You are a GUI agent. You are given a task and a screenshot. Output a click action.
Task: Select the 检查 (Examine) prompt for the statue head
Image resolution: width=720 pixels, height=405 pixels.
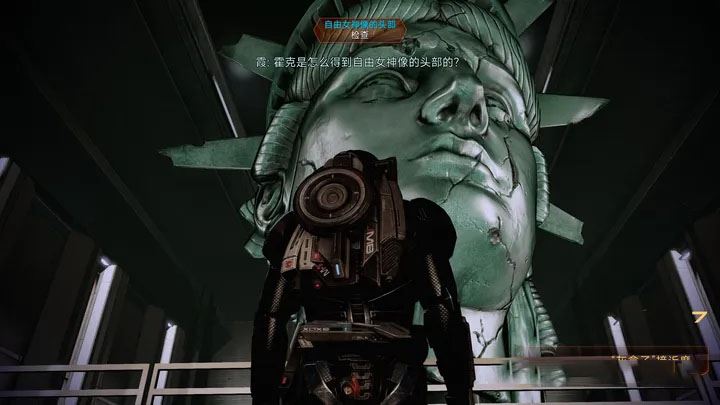[360, 33]
